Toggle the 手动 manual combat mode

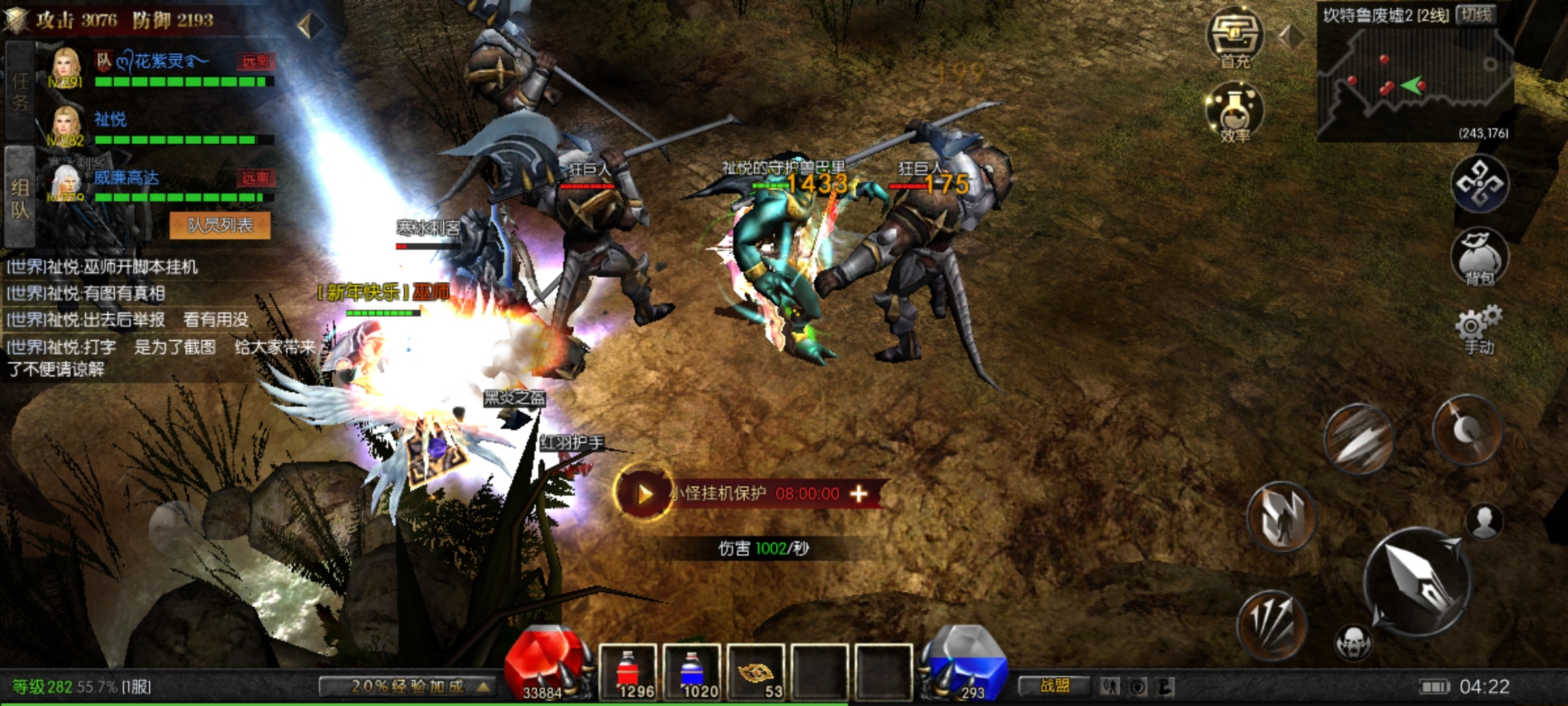(x=1479, y=330)
